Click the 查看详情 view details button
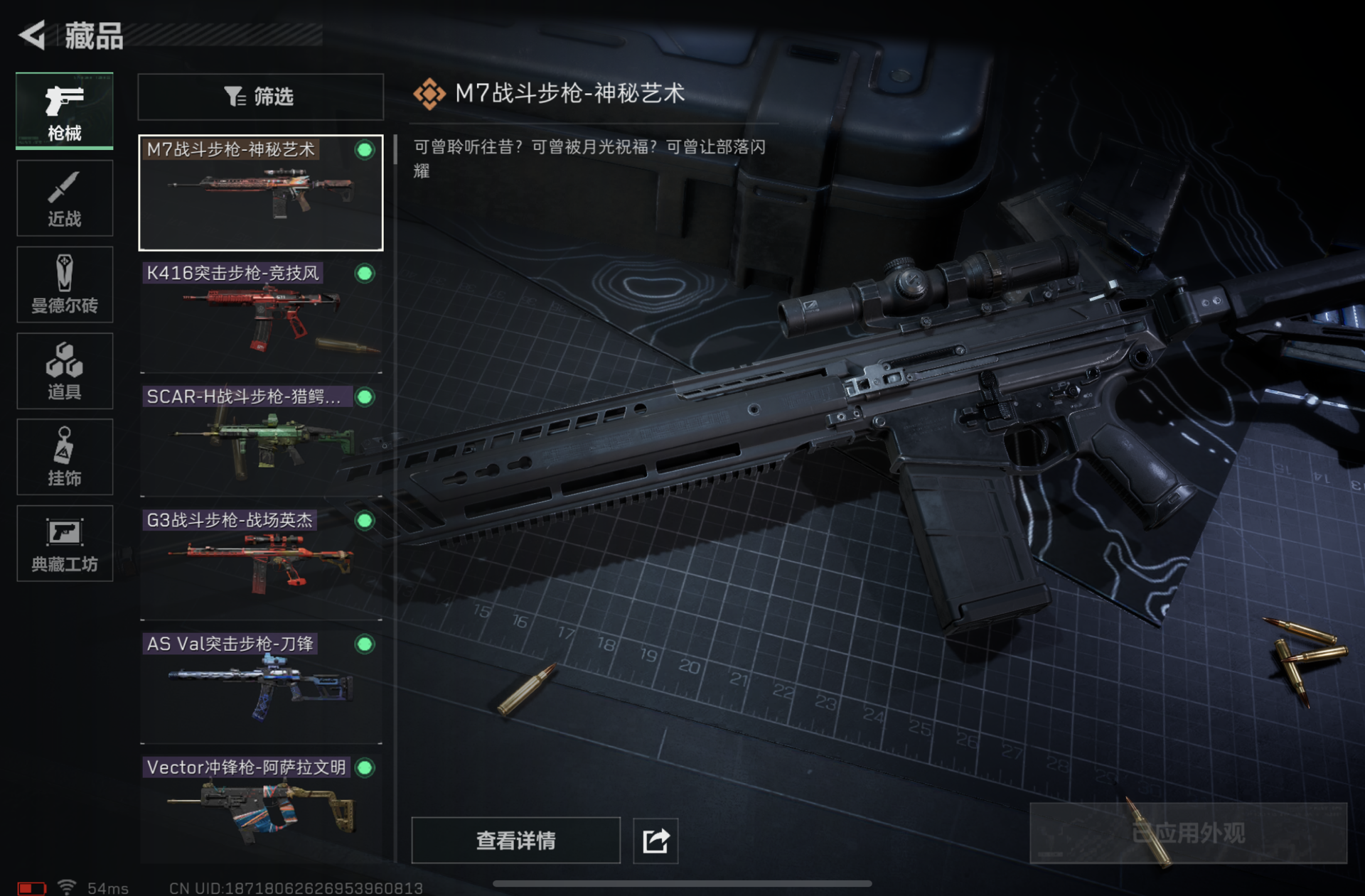Viewport: 1365px width, 896px height. coord(515,841)
